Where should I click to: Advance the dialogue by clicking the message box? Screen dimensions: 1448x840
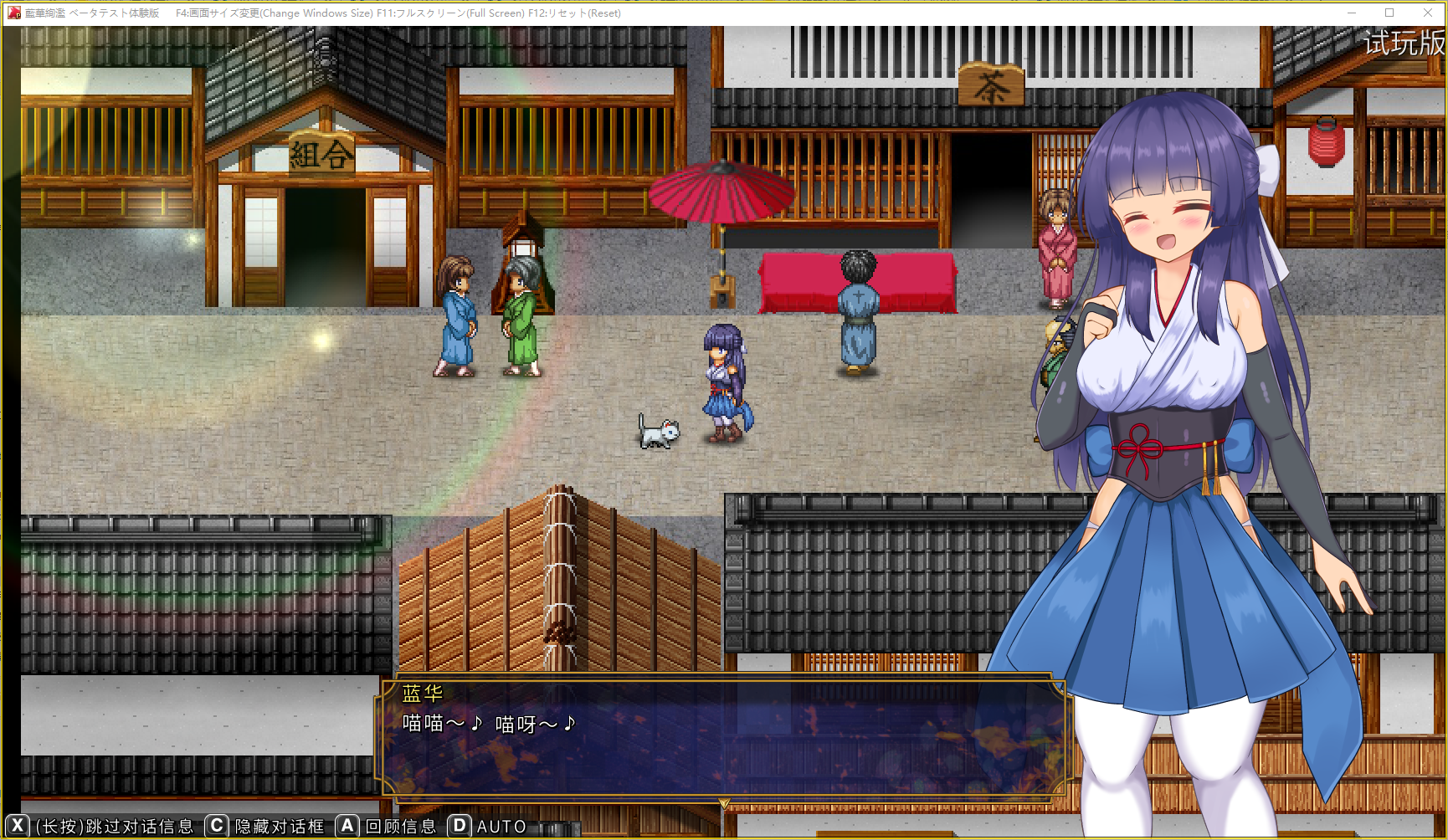723,736
